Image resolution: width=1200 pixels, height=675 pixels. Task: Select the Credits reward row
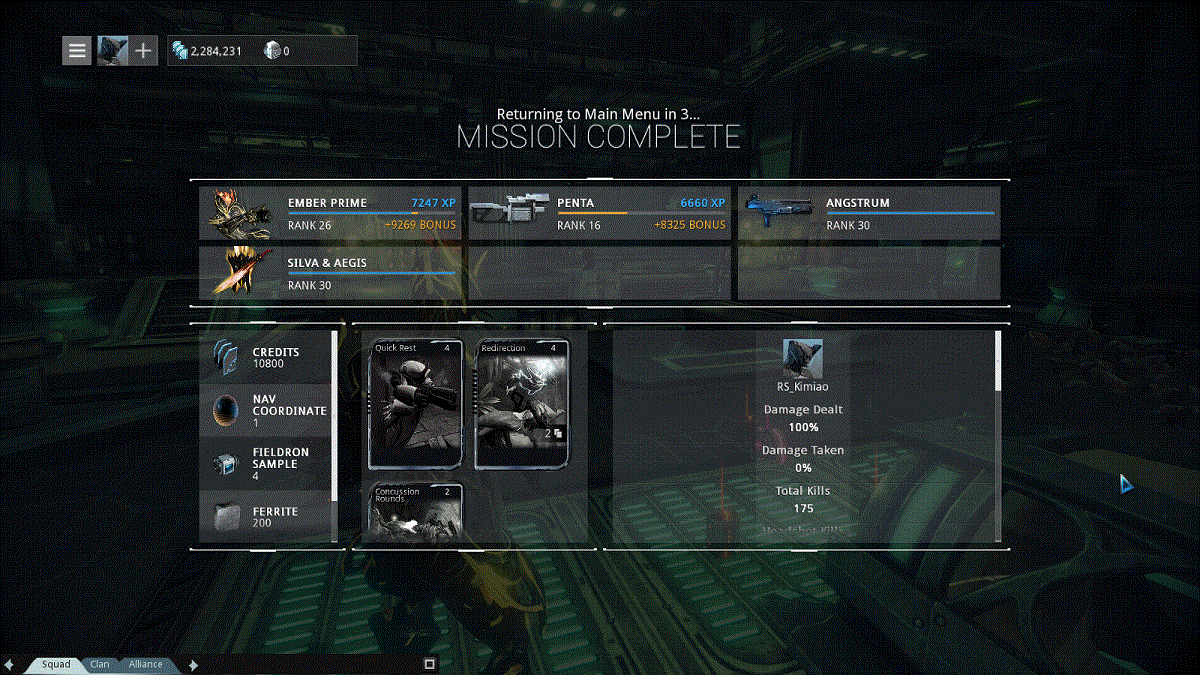(265, 357)
